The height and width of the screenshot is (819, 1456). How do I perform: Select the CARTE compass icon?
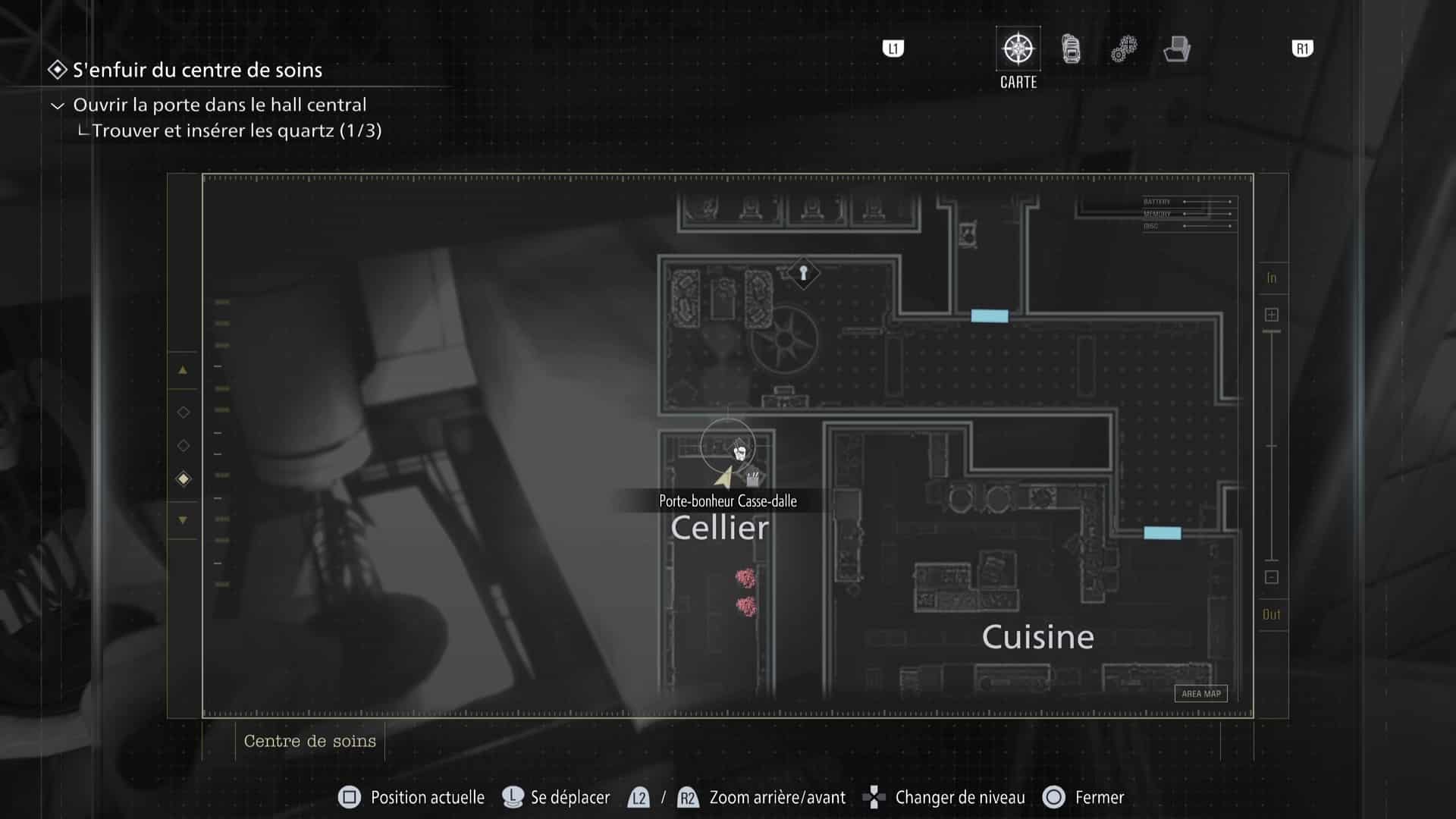[x=1017, y=48]
